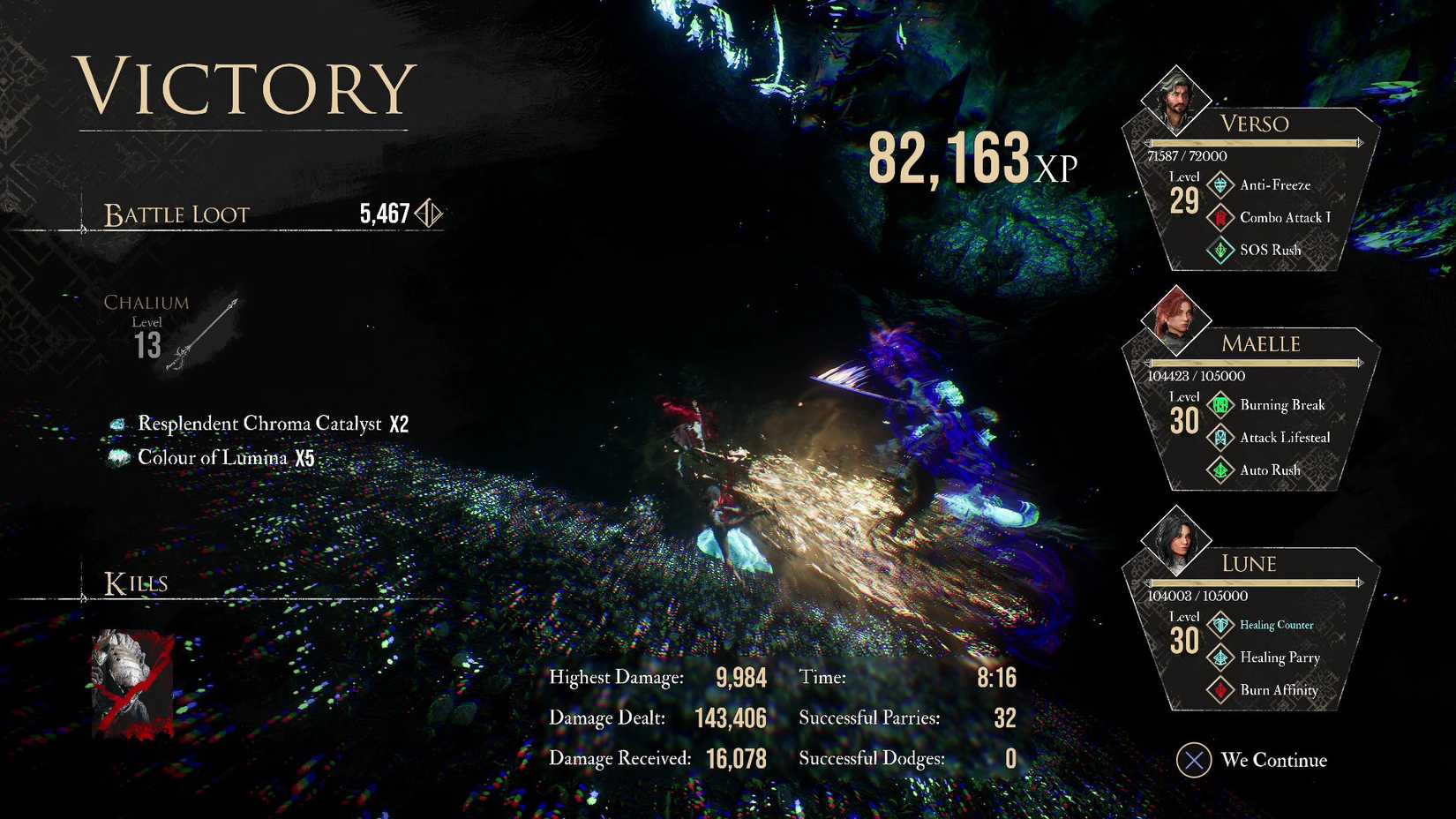The image size is (1456, 819).
Task: Click the Burning Break icon under Maelle
Action: pyautogui.click(x=1220, y=404)
